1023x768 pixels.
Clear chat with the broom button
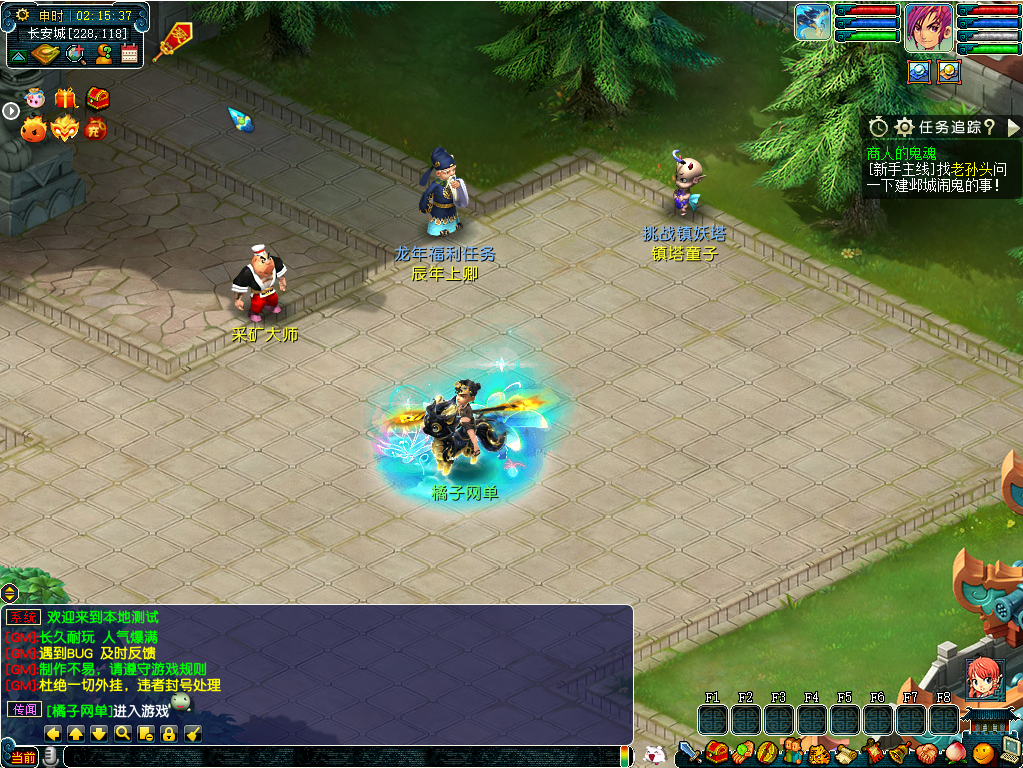coord(192,734)
